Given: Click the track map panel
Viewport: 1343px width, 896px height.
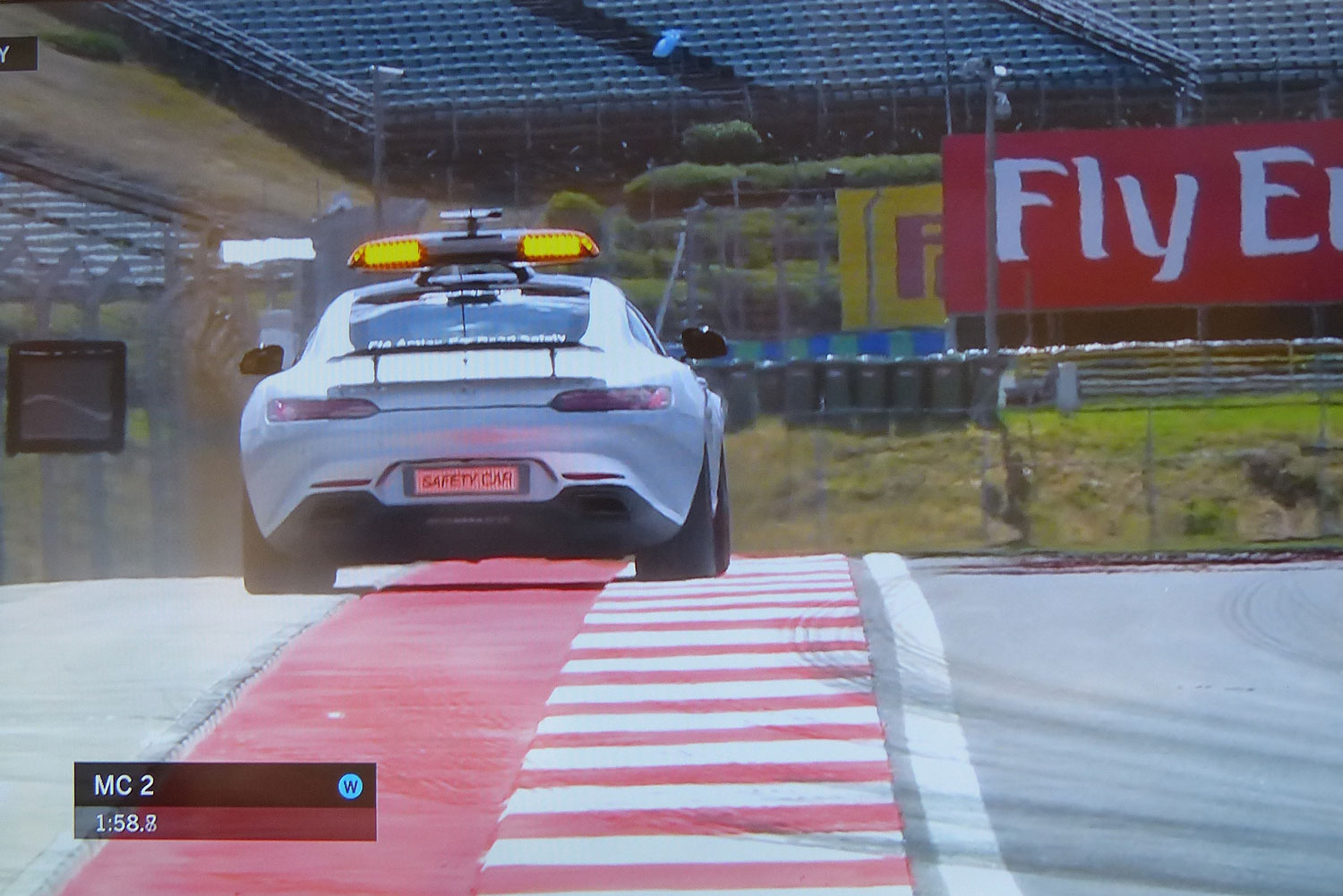Looking at the screenshot, I should click(66, 397).
